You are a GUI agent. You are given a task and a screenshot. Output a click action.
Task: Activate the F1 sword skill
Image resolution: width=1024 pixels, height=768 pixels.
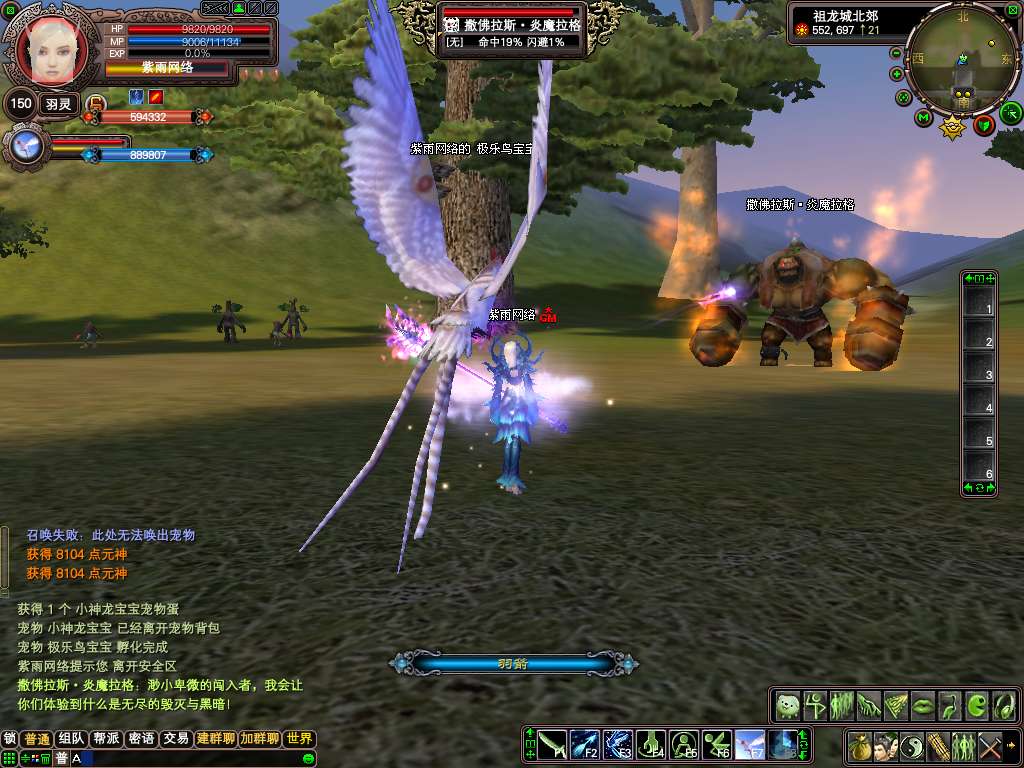pyautogui.click(x=552, y=744)
